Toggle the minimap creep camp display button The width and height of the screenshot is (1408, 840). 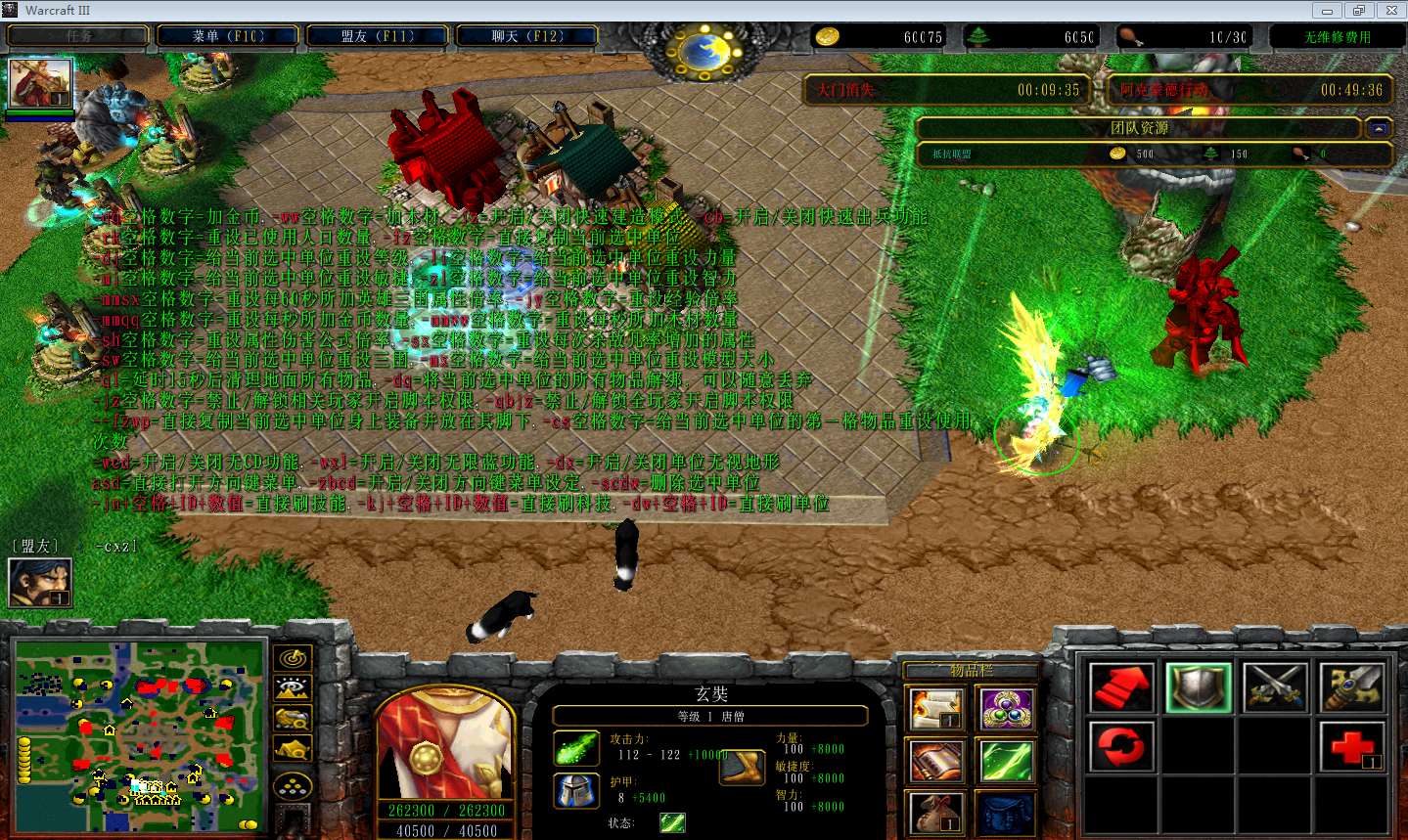[x=294, y=749]
